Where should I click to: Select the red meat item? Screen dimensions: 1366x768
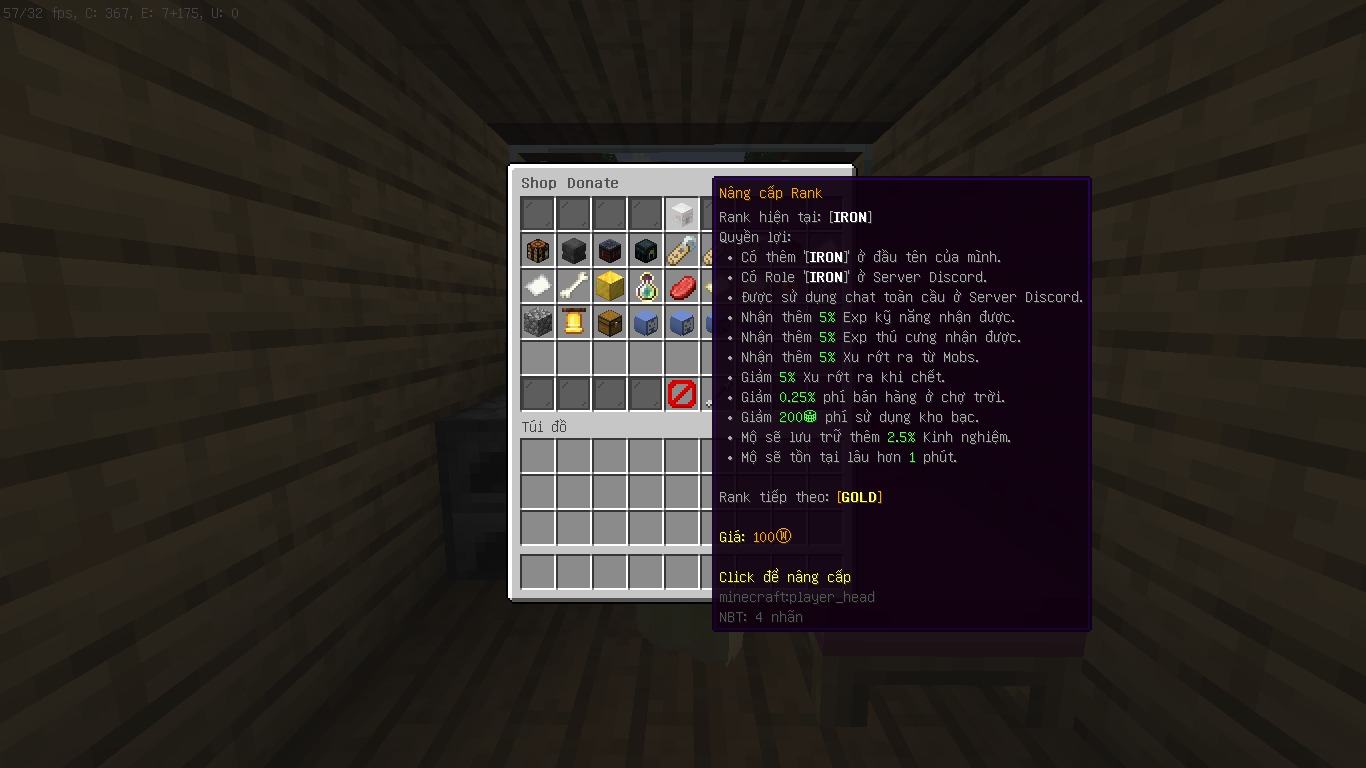coord(681,286)
